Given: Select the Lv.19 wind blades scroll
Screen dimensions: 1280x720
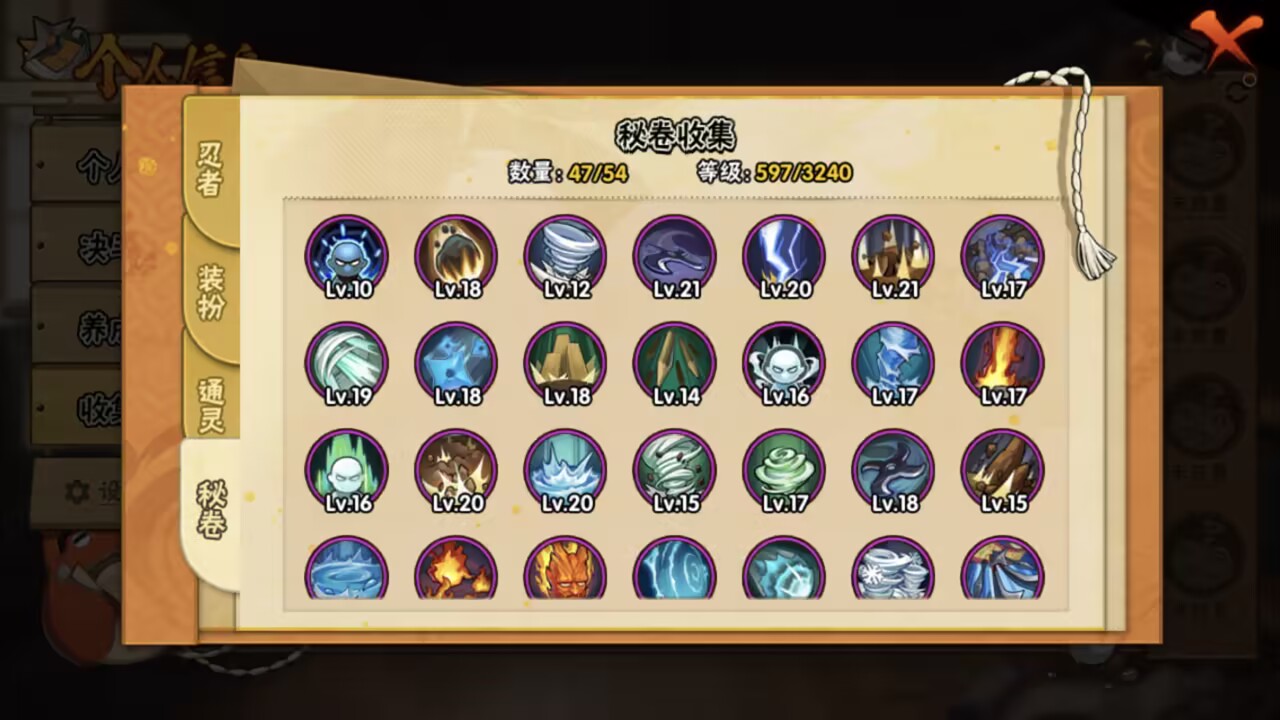Looking at the screenshot, I should pos(346,363).
